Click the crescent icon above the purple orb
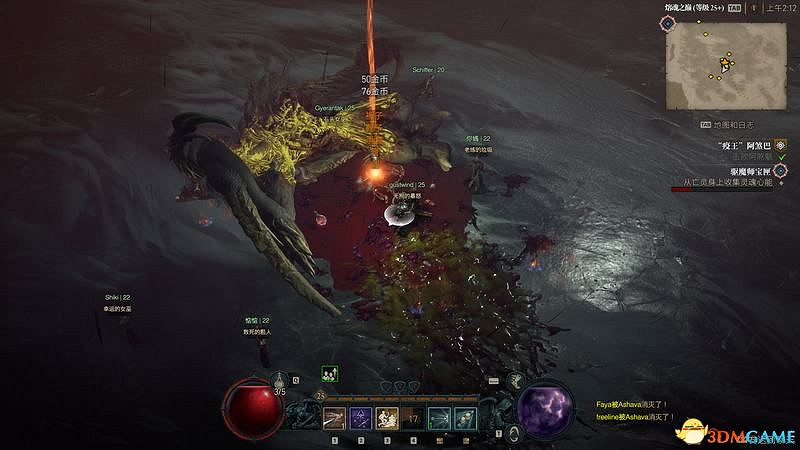The width and height of the screenshot is (800, 450). pos(515,380)
